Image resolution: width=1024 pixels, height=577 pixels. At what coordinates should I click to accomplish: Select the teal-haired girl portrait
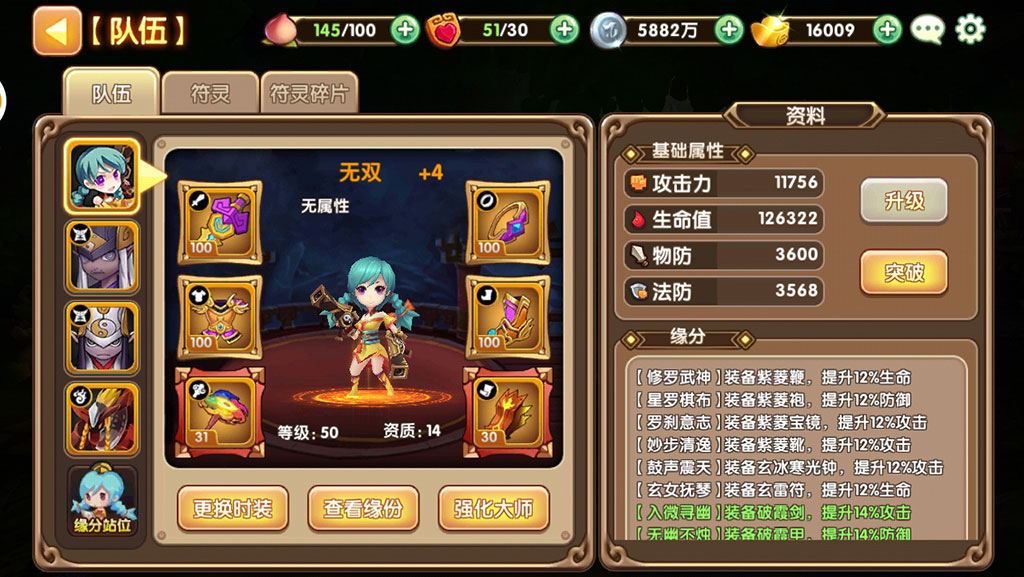(102, 176)
